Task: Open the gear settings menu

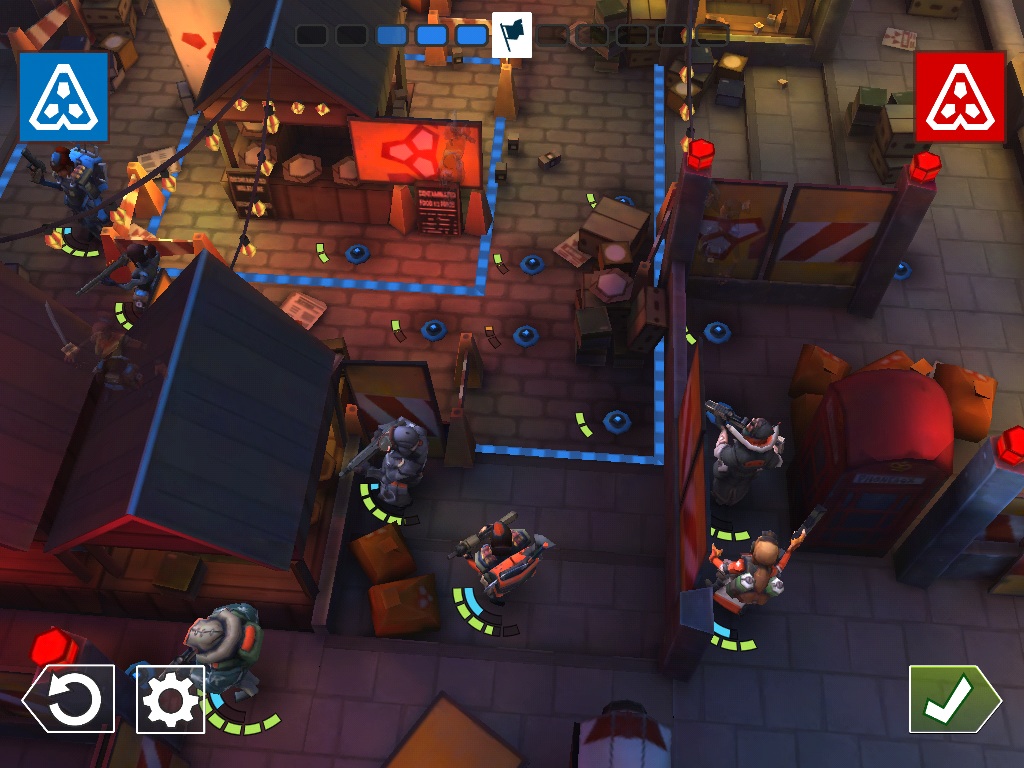Action: tap(171, 700)
